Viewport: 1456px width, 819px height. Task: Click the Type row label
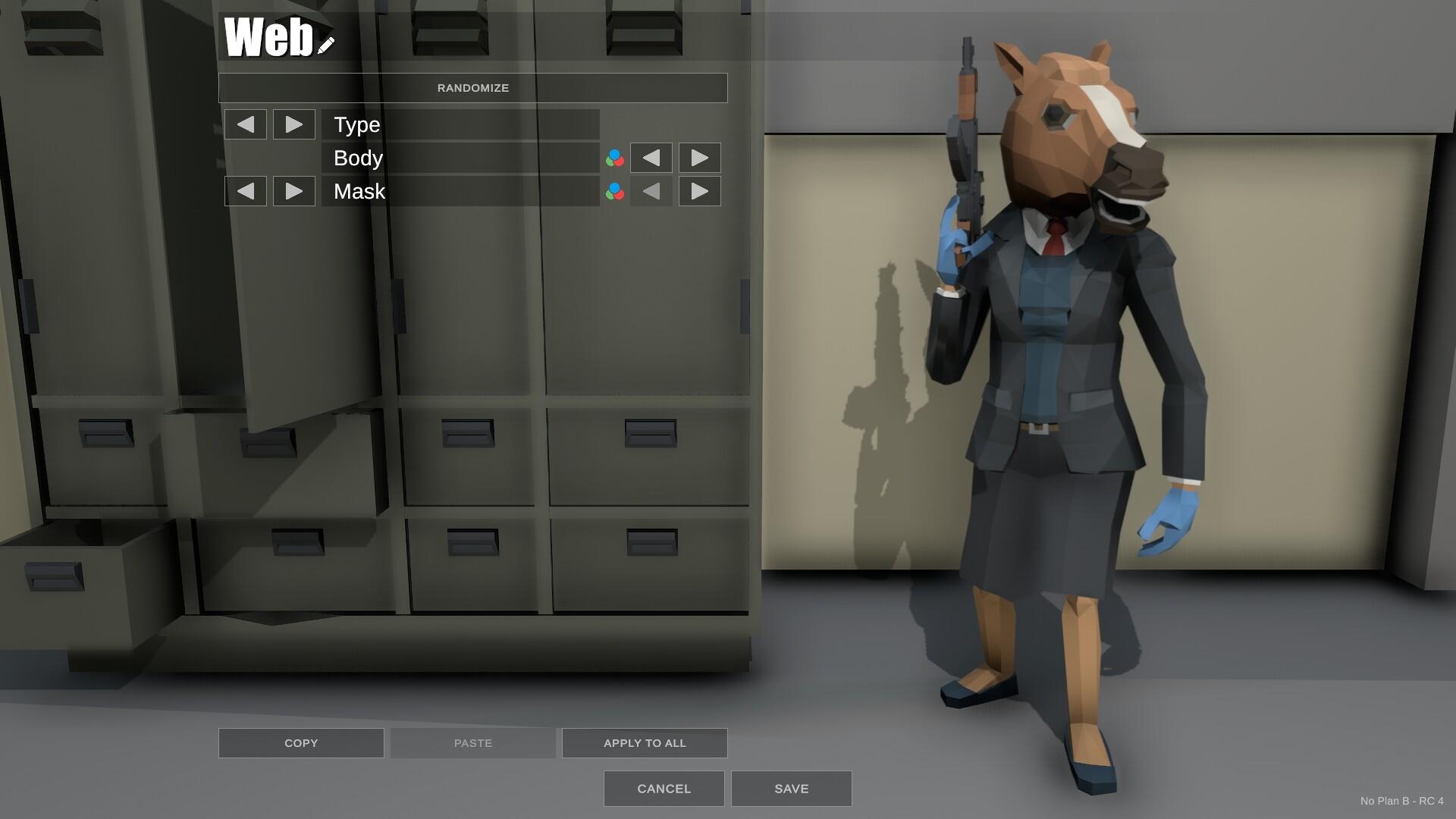[x=356, y=124]
